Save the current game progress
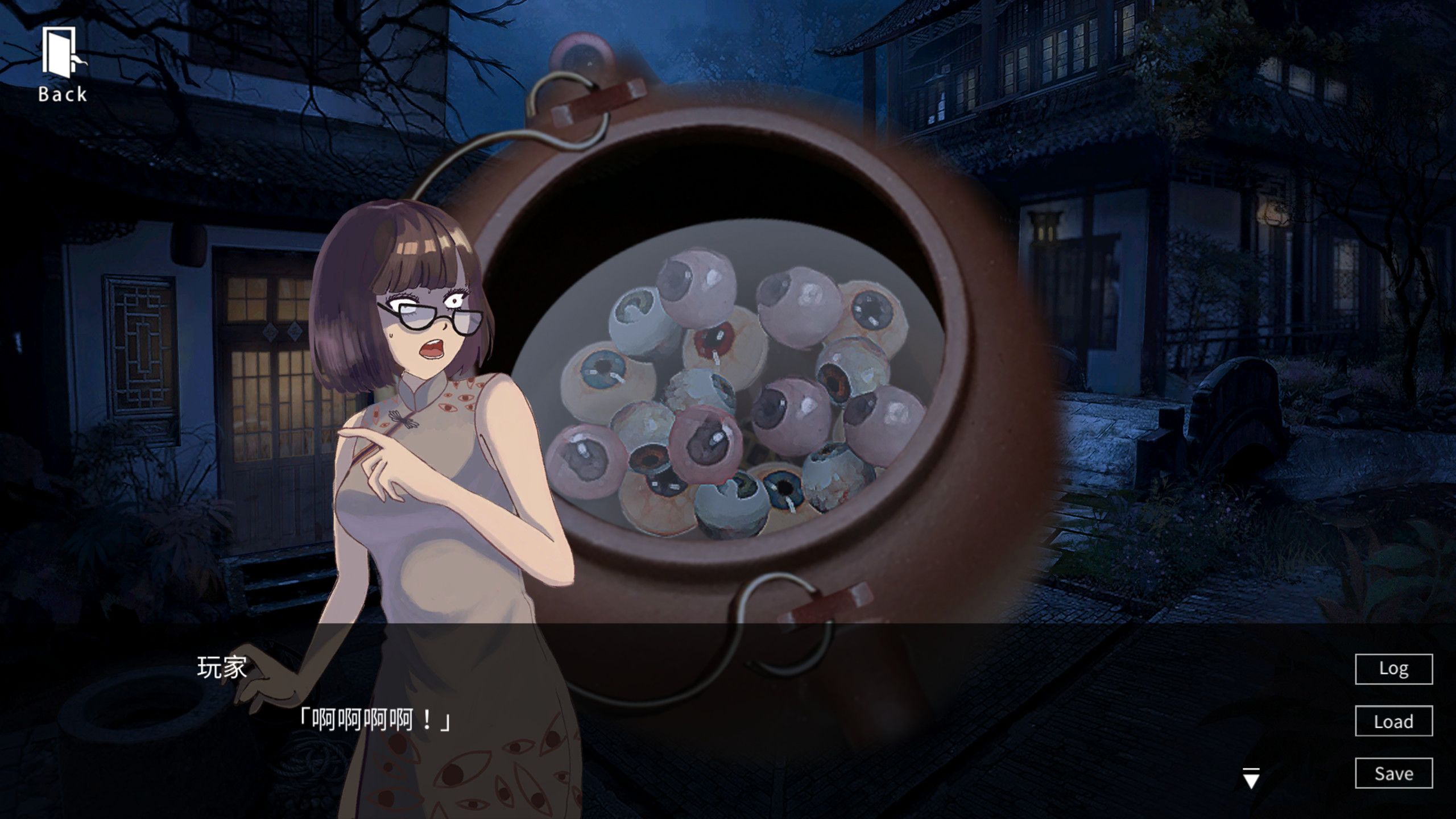 tap(1393, 773)
